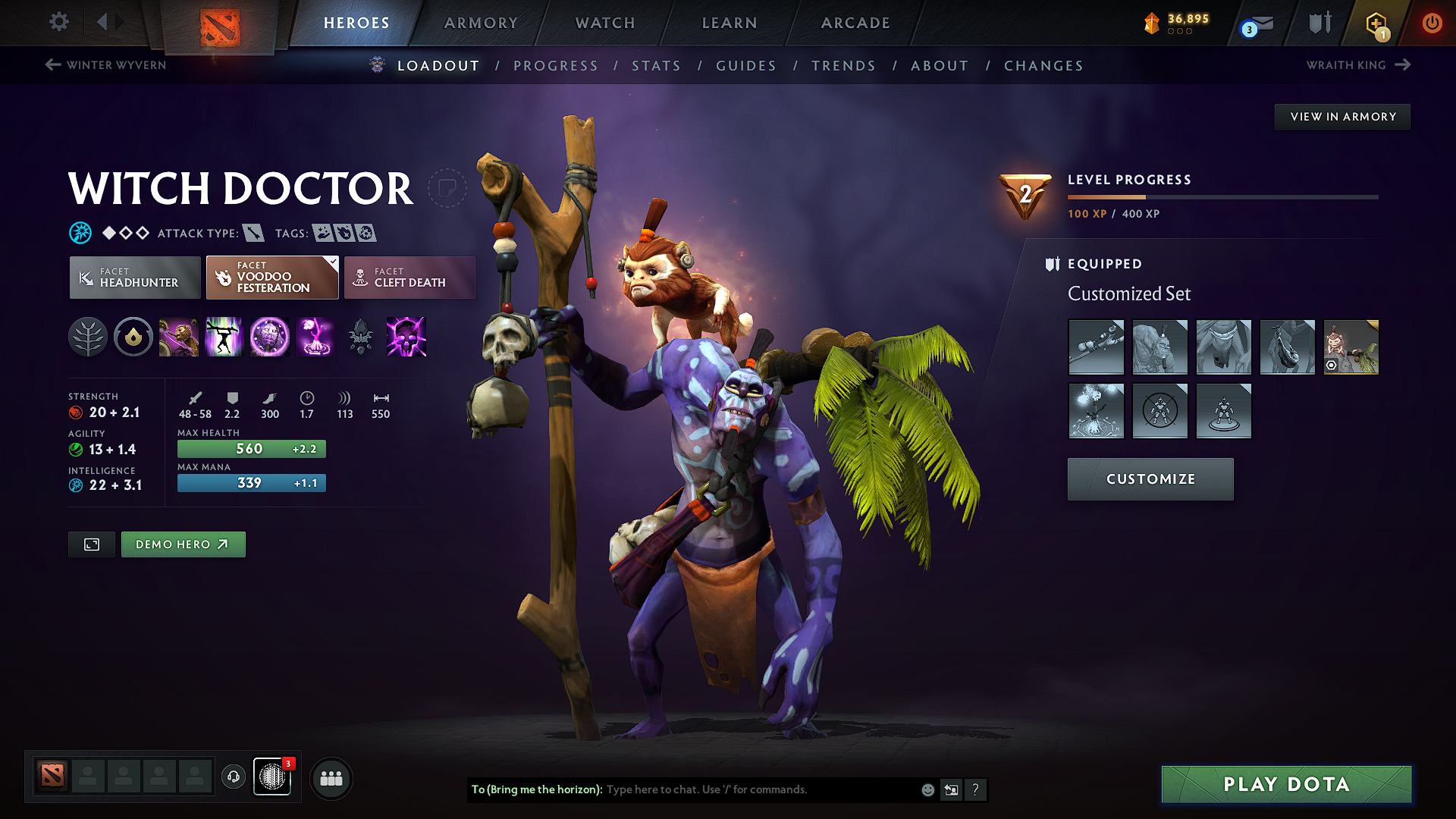Viewport: 1456px width, 819px height.
Task: Open the Witch Doctor talent tree icon
Action: [88, 337]
